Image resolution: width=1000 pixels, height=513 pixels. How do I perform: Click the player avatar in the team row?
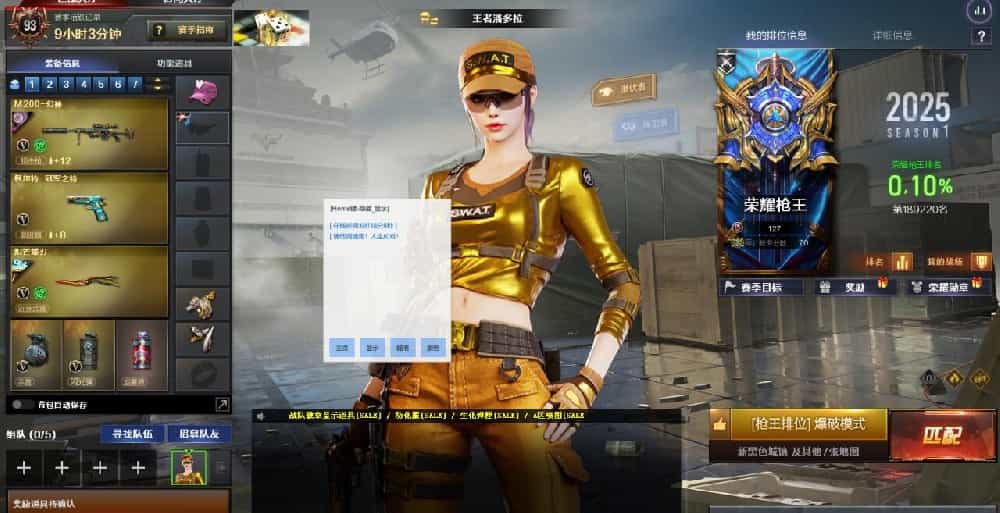[x=187, y=467]
